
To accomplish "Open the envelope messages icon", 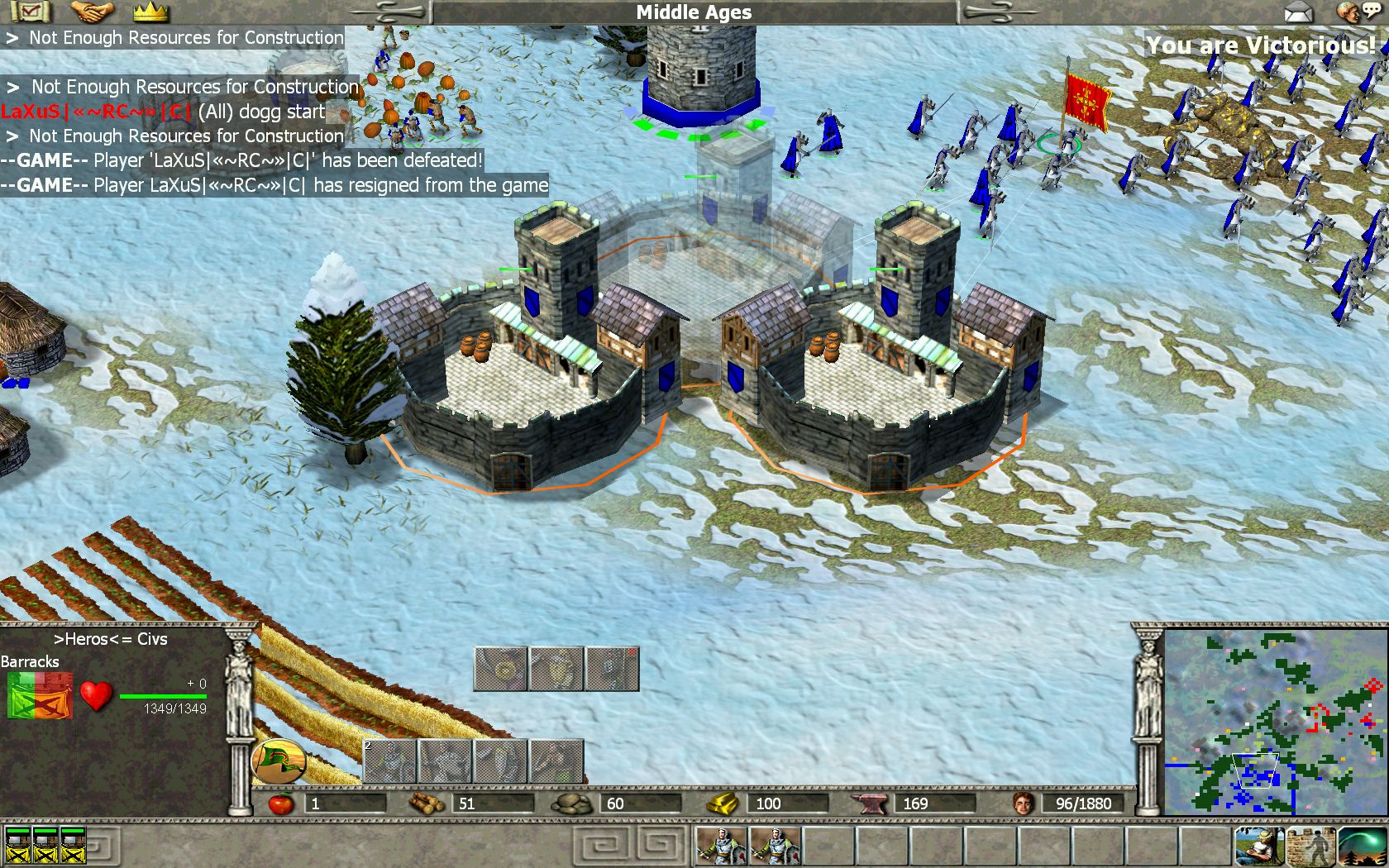I will [x=1298, y=12].
